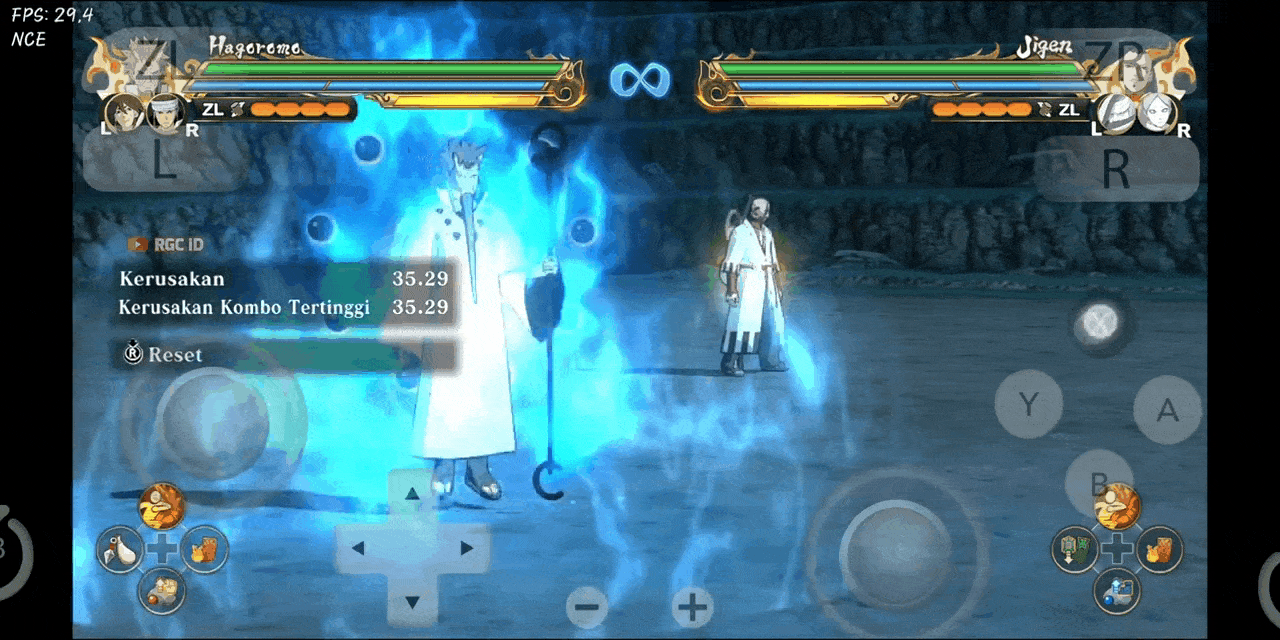Select Hagoromo's bottom ninja tool icon
This screenshot has width=1280, height=640.
pyautogui.click(x=161, y=590)
